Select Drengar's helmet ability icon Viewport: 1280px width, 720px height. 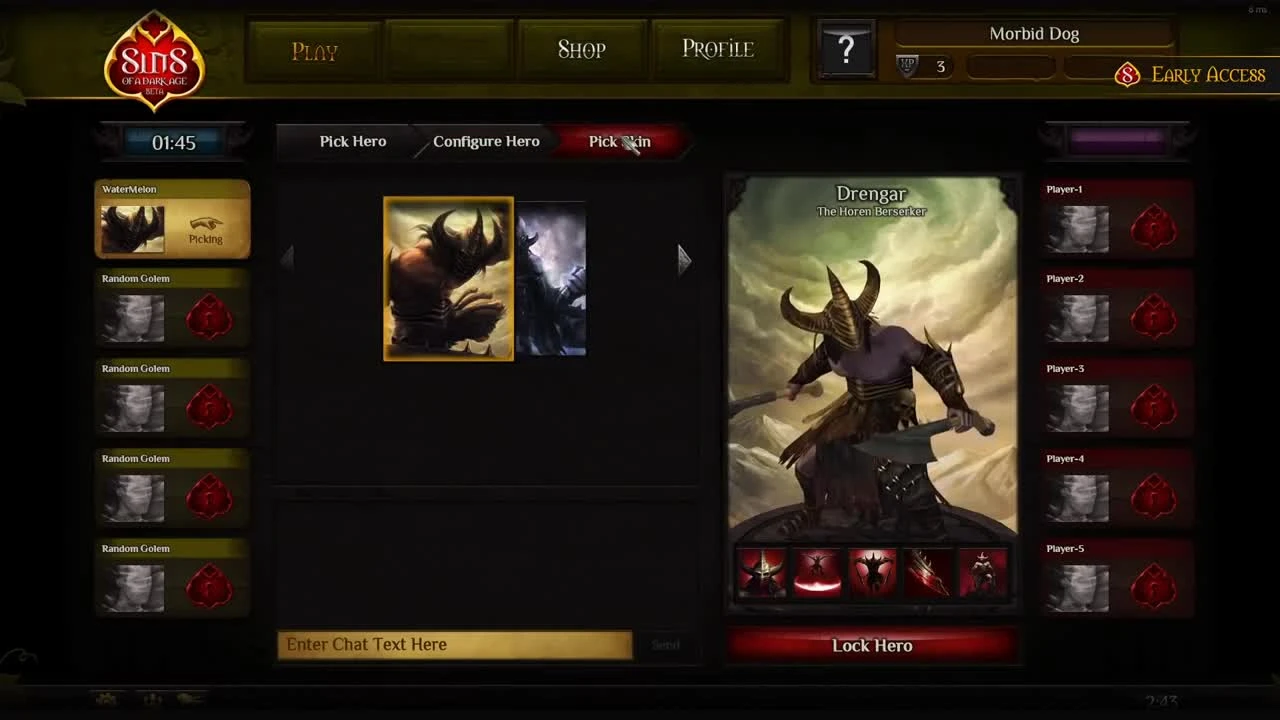pyautogui.click(x=761, y=570)
